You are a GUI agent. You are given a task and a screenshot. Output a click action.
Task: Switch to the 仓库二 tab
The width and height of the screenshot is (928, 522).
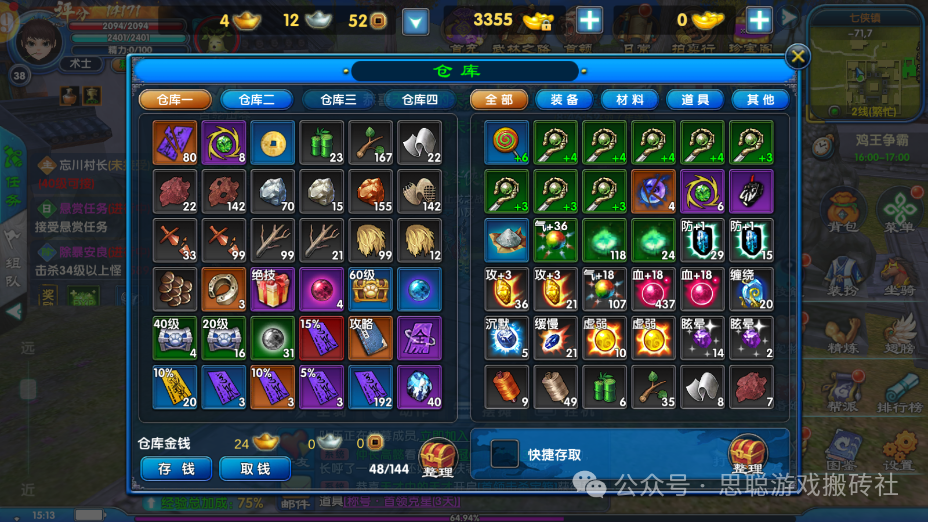256,100
